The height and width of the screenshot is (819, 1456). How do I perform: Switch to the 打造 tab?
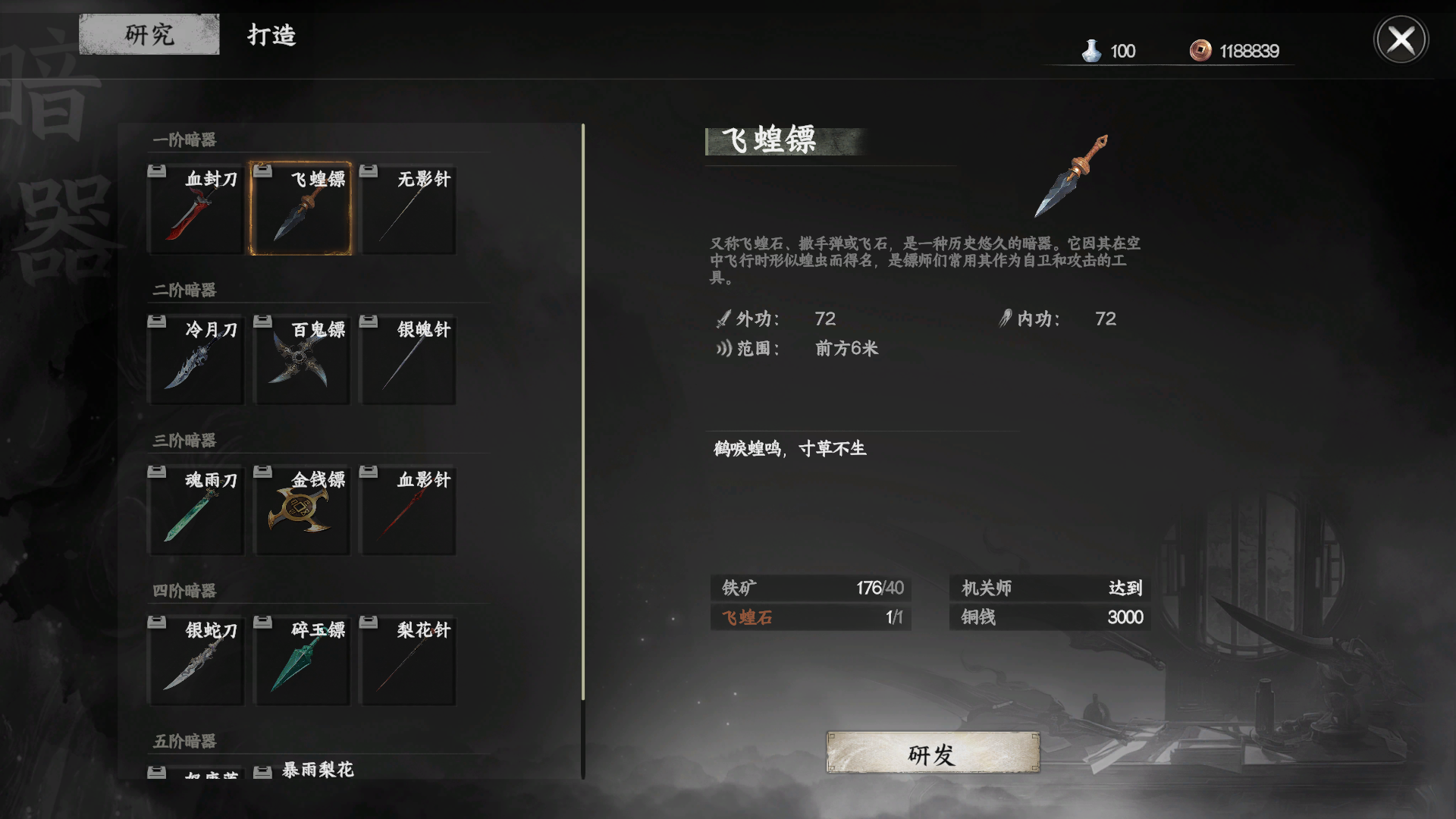click(x=271, y=34)
